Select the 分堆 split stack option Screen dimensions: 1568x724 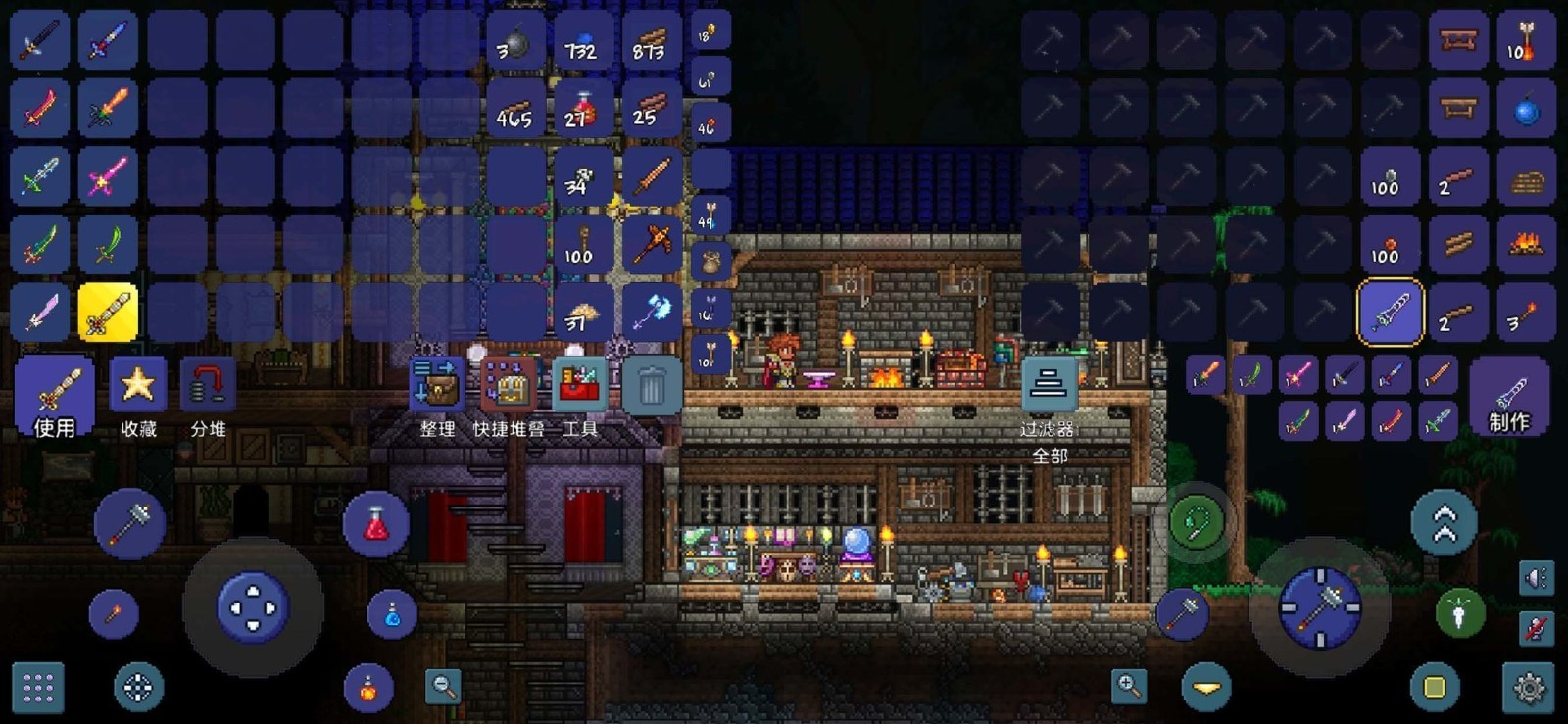point(208,385)
